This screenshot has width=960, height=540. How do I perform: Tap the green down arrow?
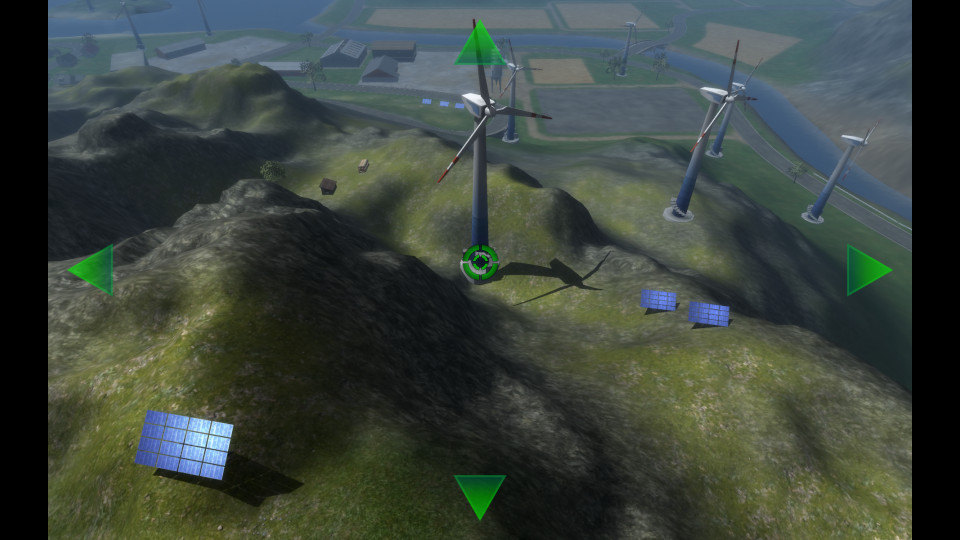click(479, 494)
